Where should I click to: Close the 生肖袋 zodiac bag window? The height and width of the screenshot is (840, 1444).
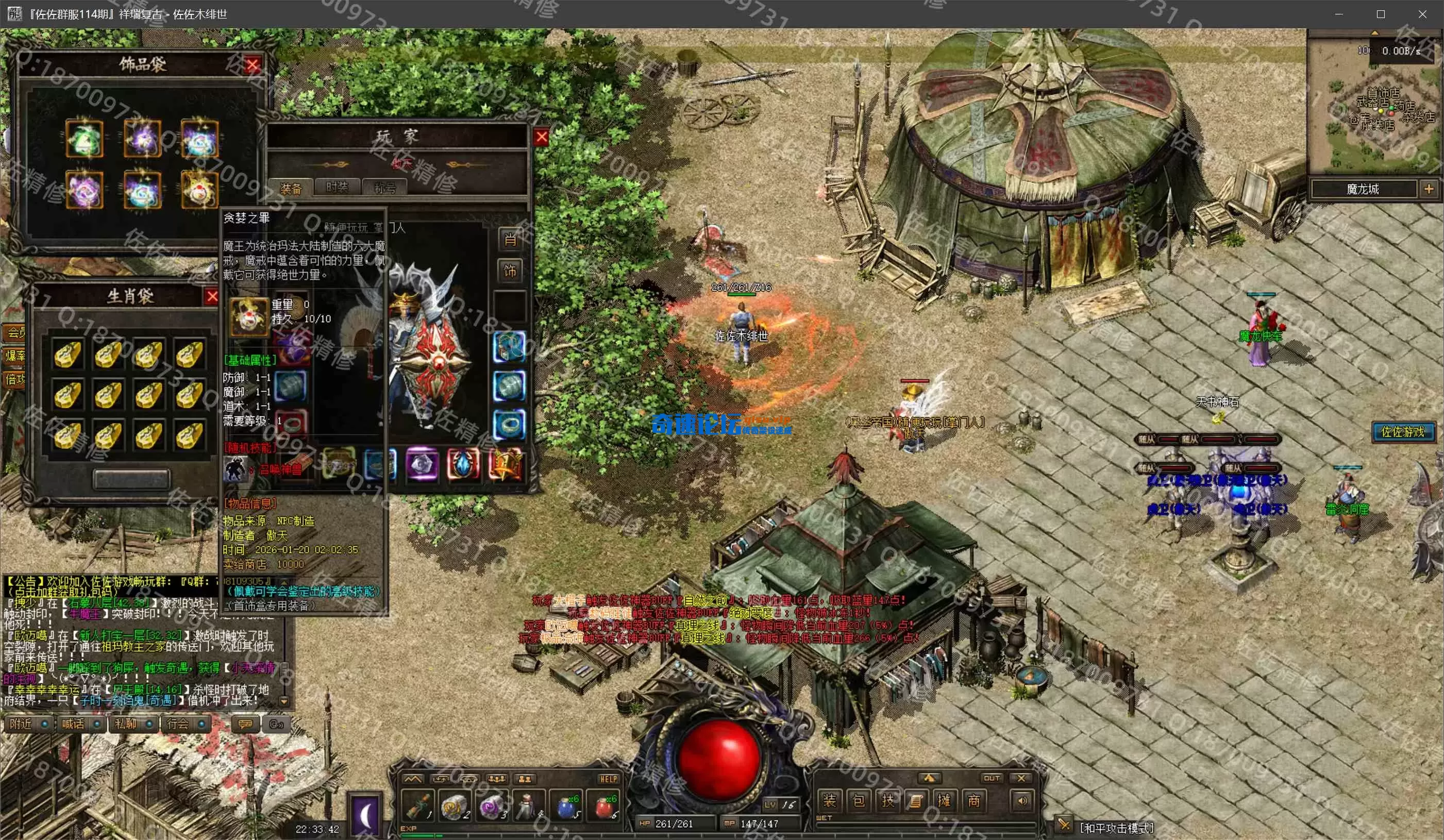pos(212,296)
